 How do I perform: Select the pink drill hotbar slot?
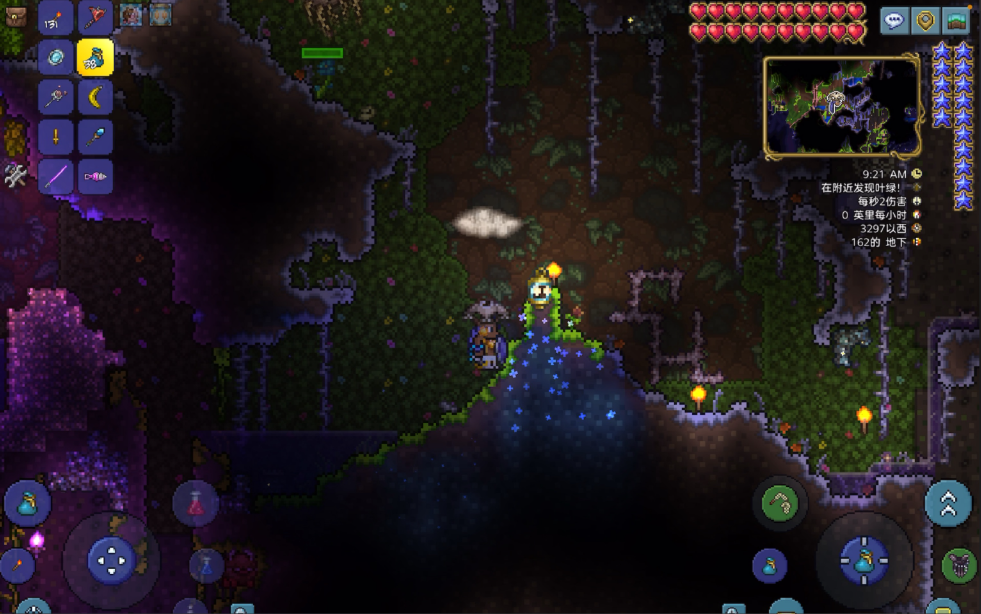pyautogui.click(x=96, y=176)
